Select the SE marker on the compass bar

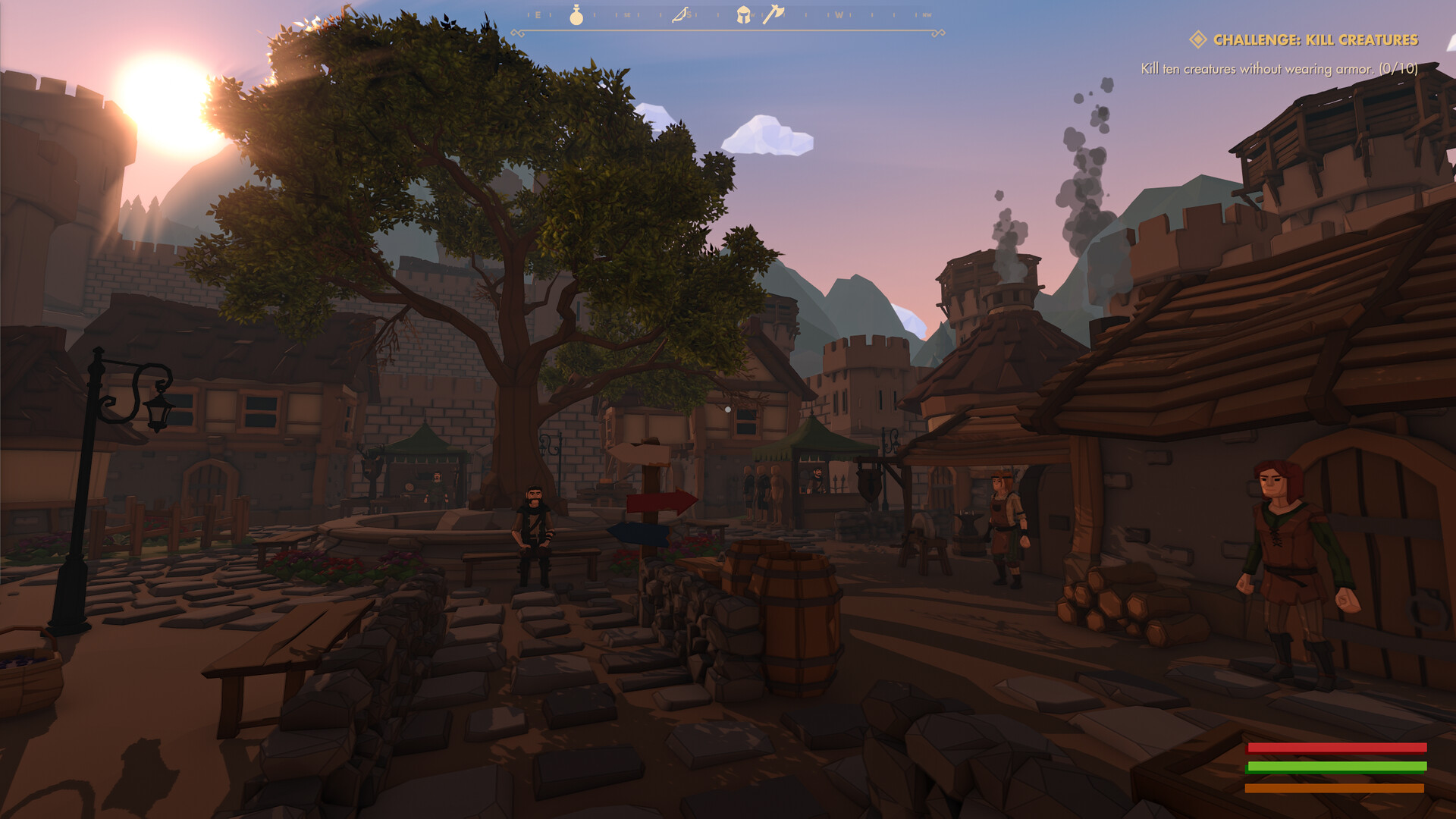(x=626, y=14)
